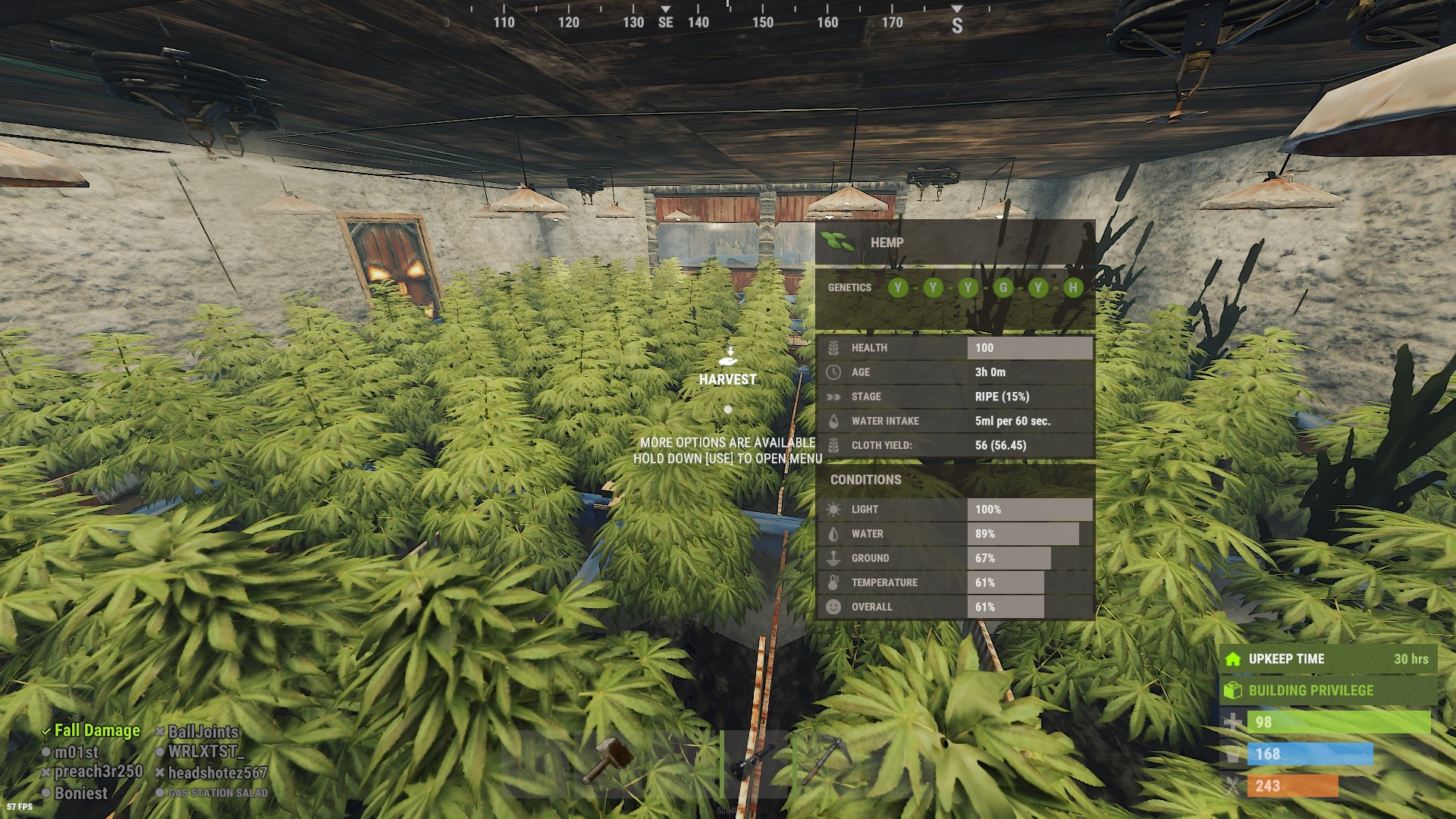
Task: Click the Overall smiley face icon
Action: click(833, 607)
